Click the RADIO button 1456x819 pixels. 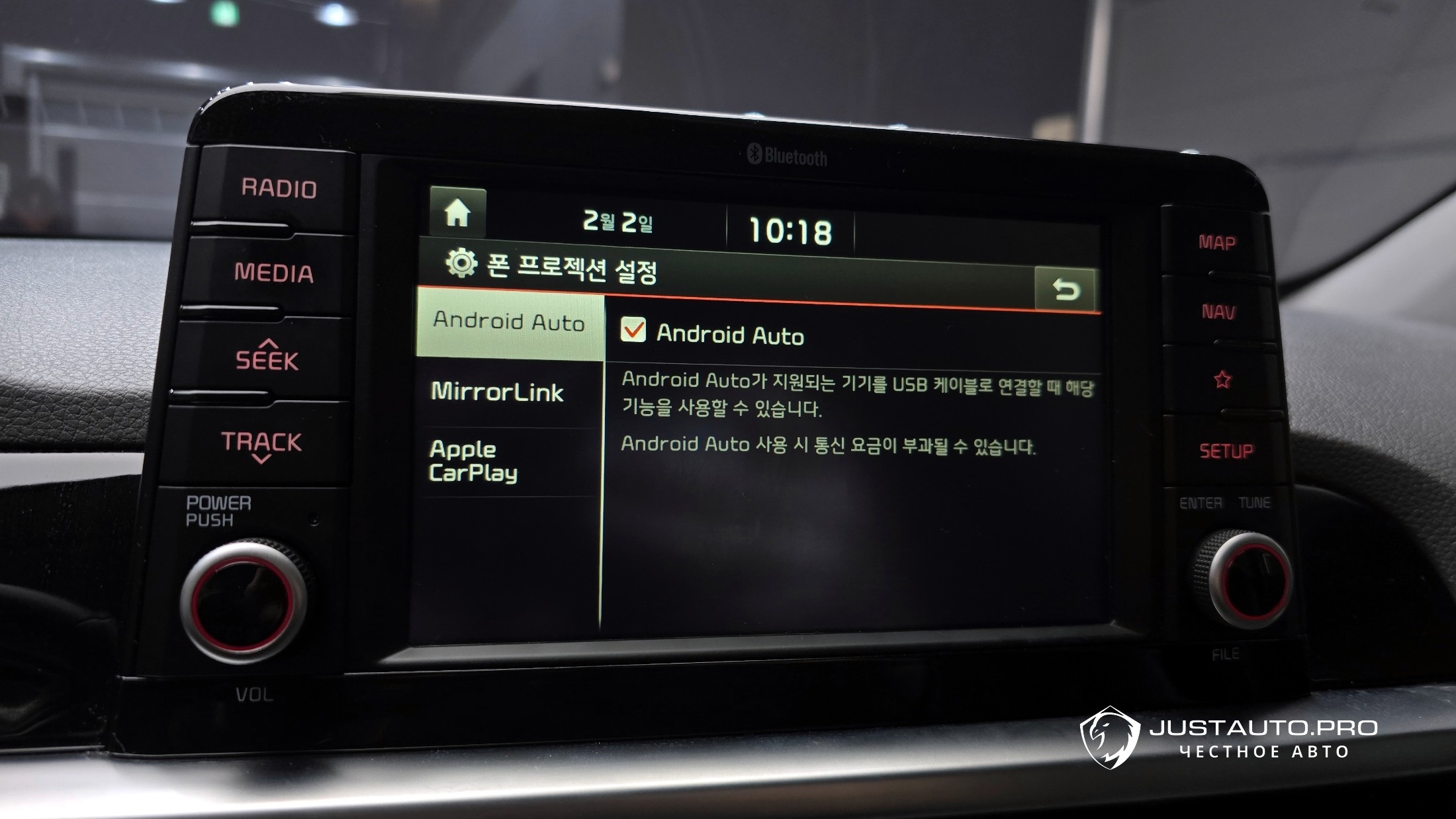[x=279, y=189]
